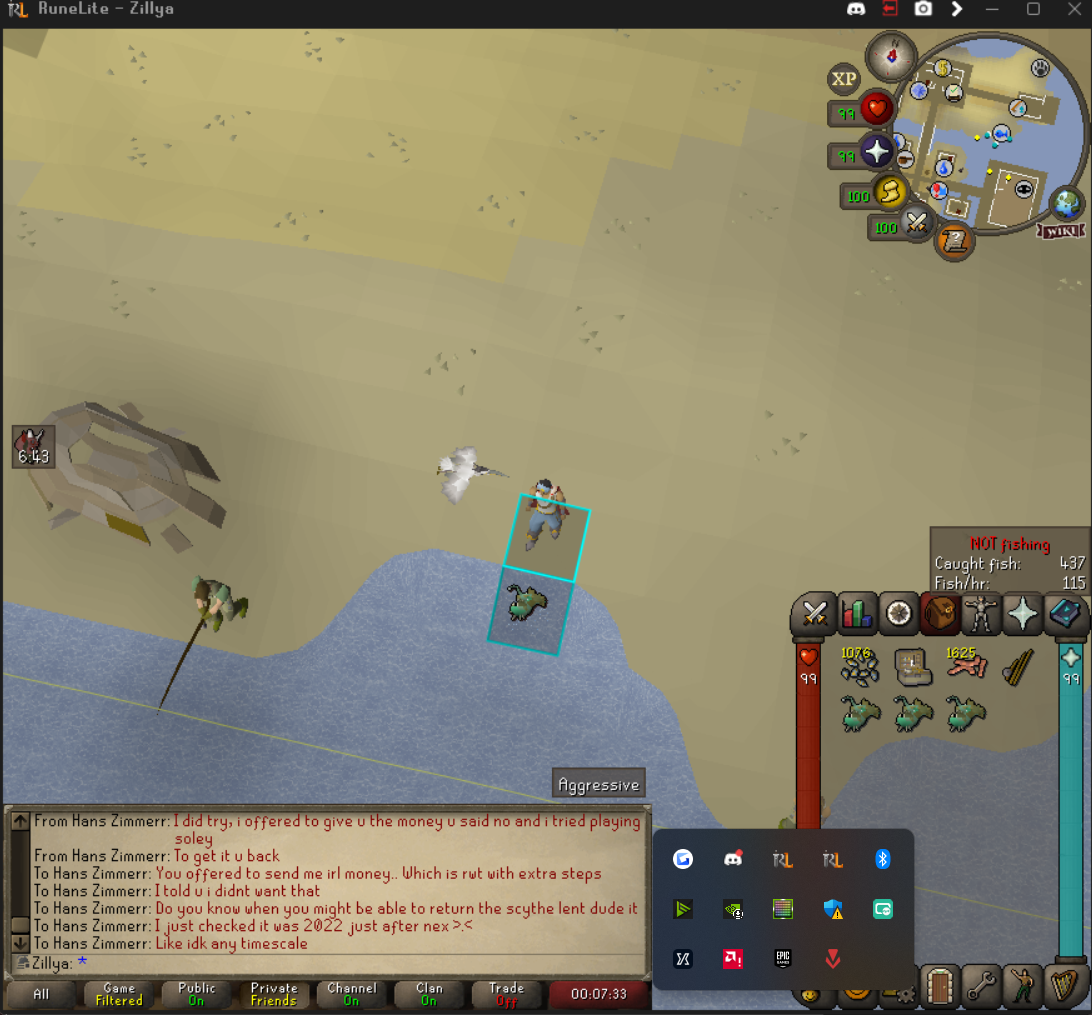The image size is (1092, 1015).
Task: Select the stack of 1625 sandworms
Action: click(964, 666)
